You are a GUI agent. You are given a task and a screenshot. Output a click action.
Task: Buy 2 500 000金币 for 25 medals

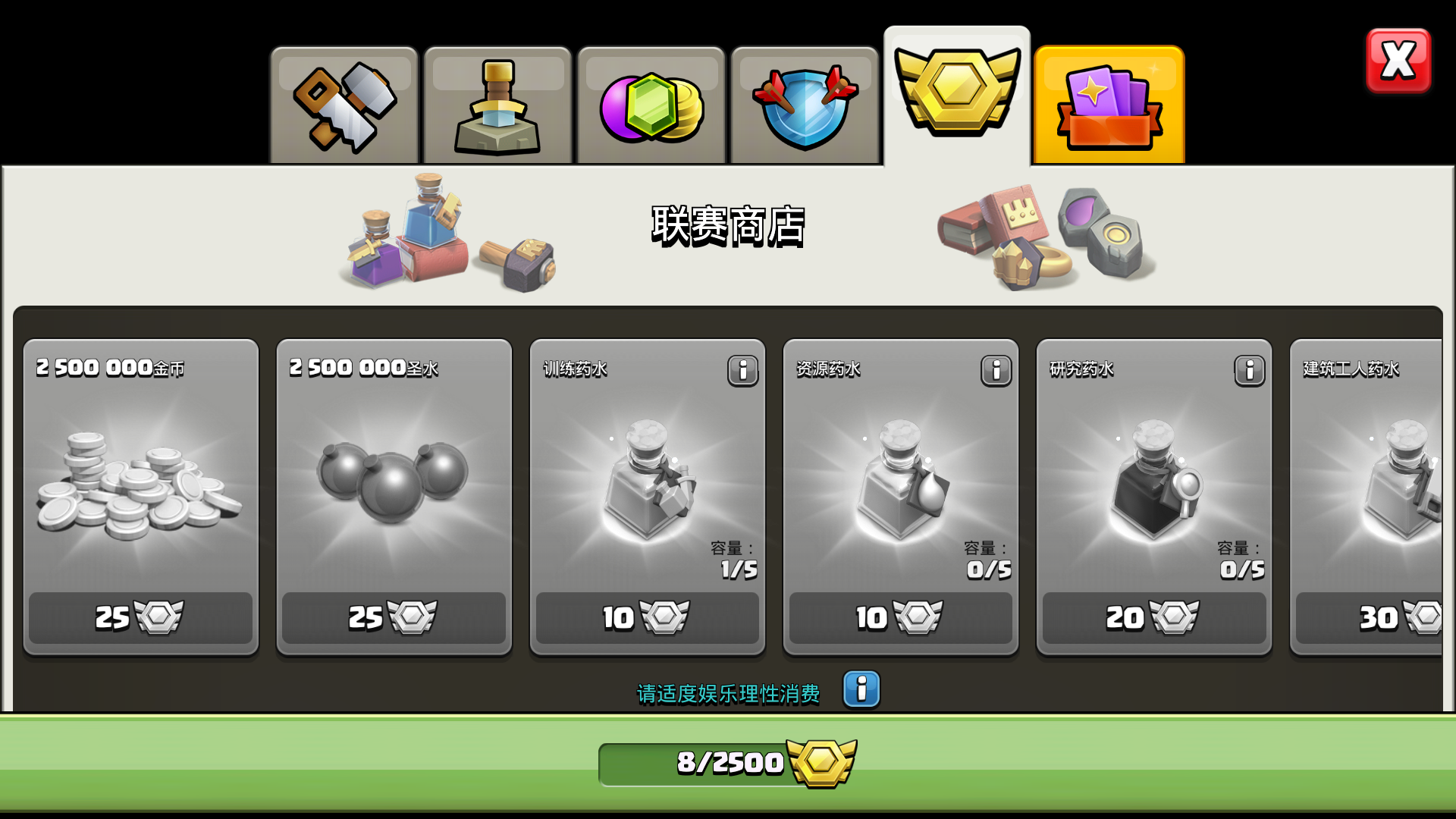(140, 618)
